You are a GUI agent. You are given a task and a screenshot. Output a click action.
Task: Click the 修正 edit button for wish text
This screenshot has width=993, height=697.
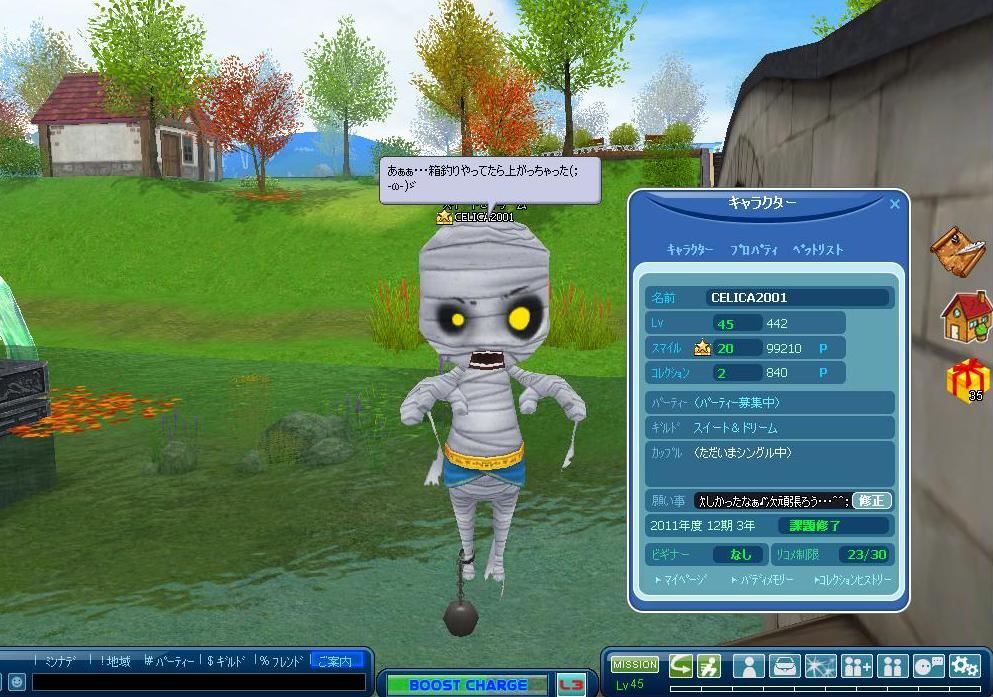[x=871, y=500]
